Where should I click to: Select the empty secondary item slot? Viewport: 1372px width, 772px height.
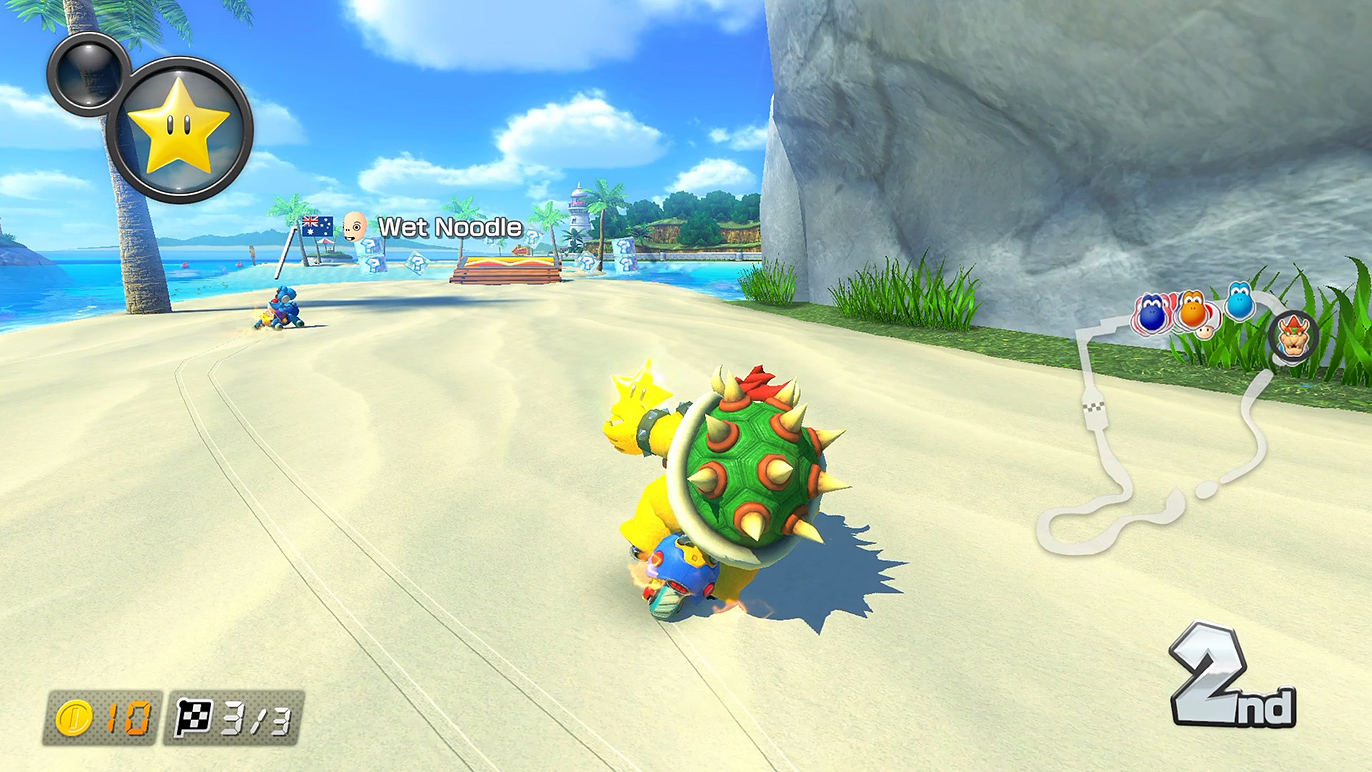click(87, 72)
